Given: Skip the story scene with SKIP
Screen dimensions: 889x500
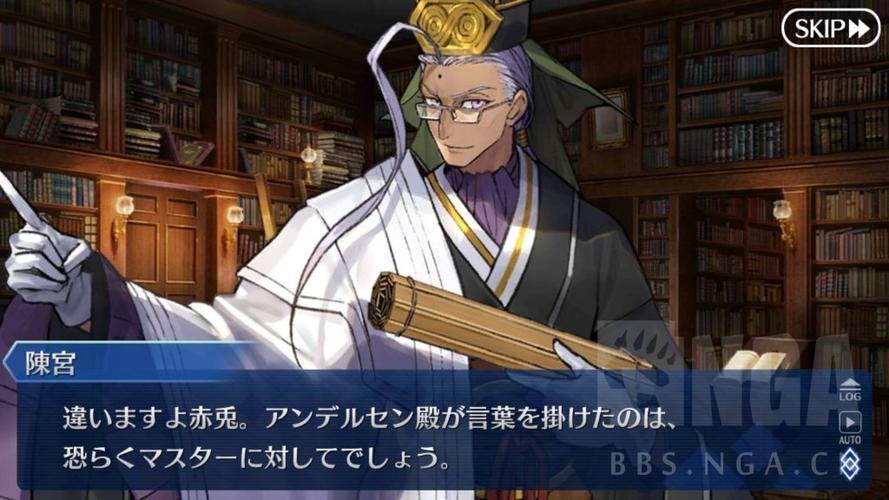Looking at the screenshot, I should (x=829, y=28).
